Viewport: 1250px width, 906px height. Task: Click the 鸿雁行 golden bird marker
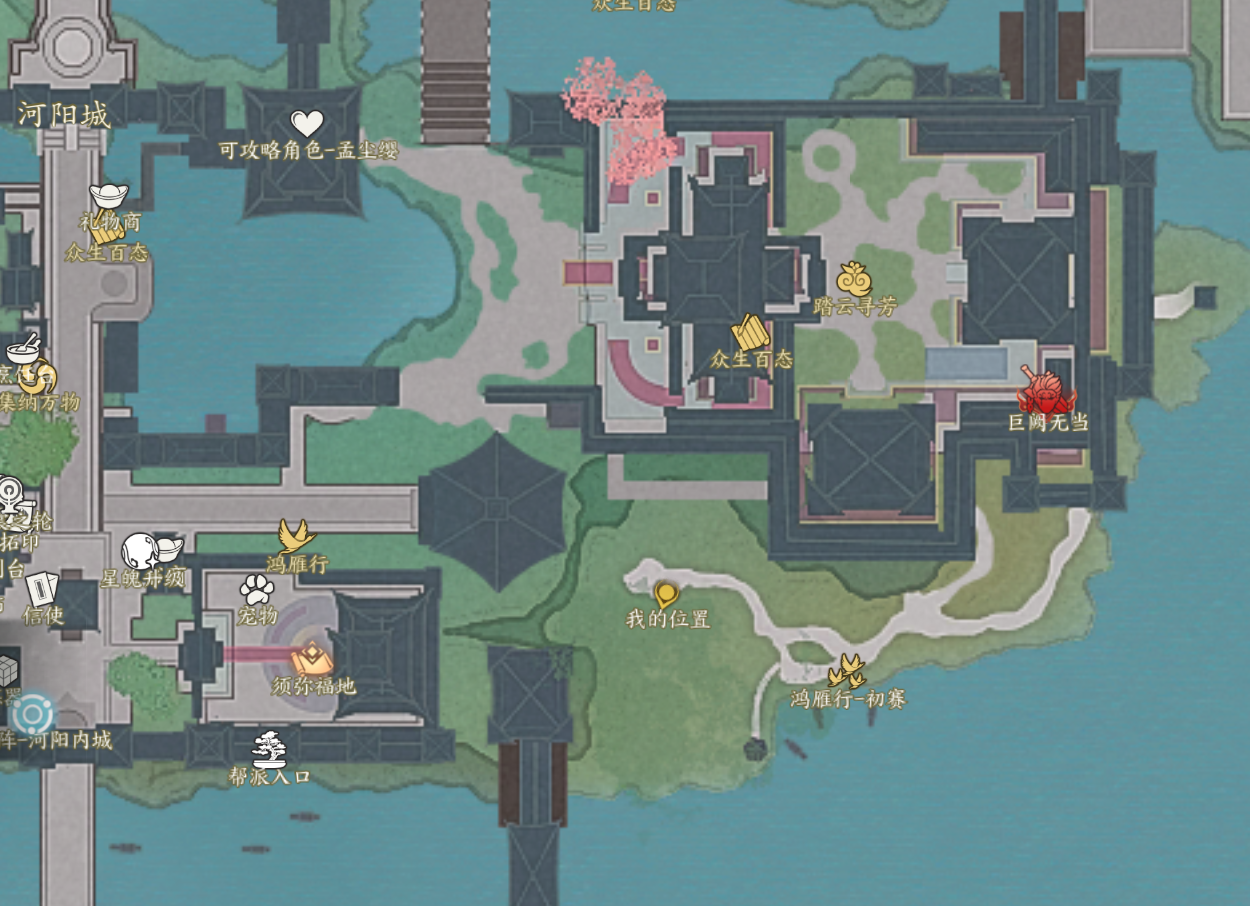296,537
